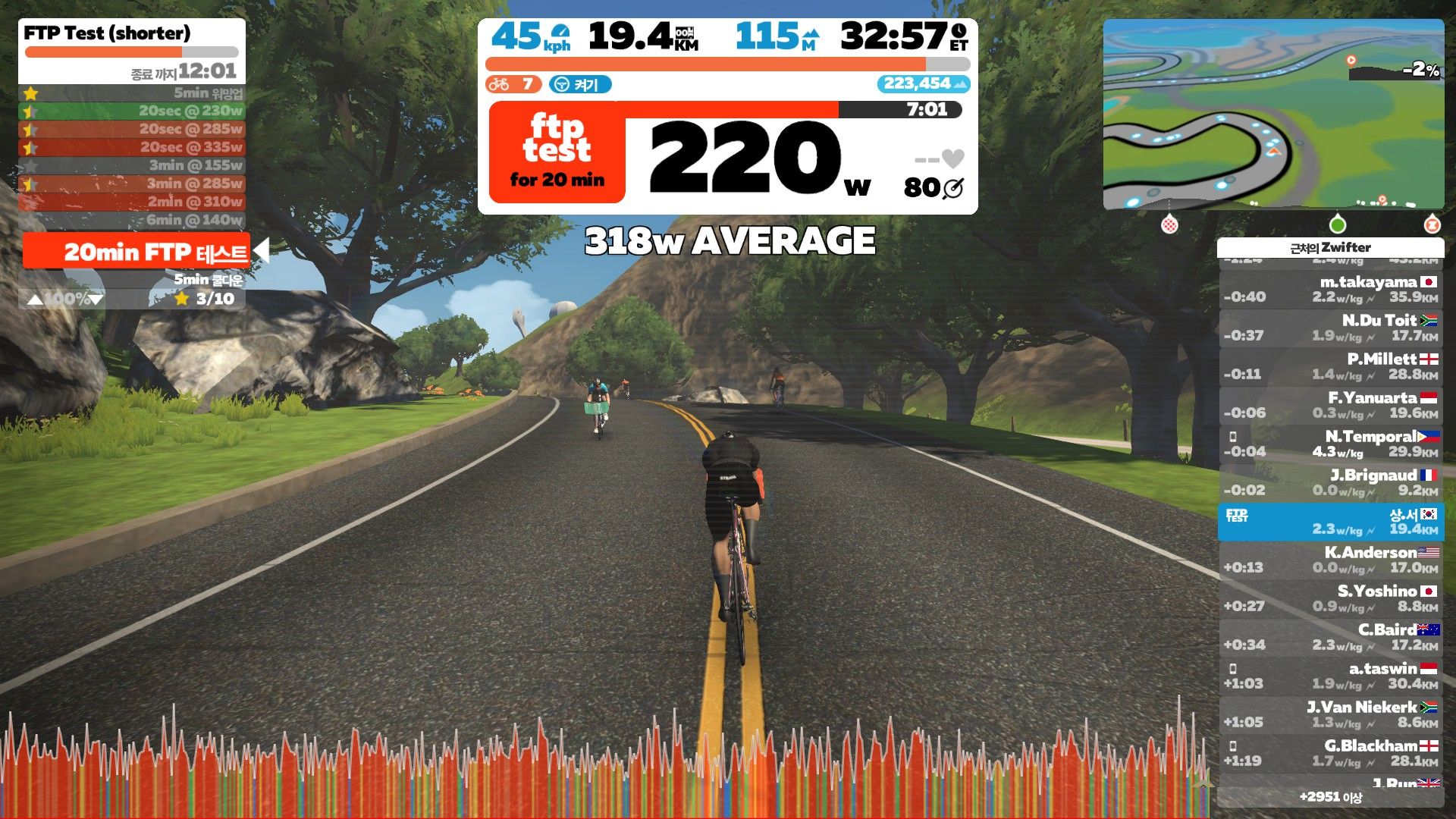Choose K.Anderson from the Zwifter list
The image size is (1456, 819).
point(1331,560)
